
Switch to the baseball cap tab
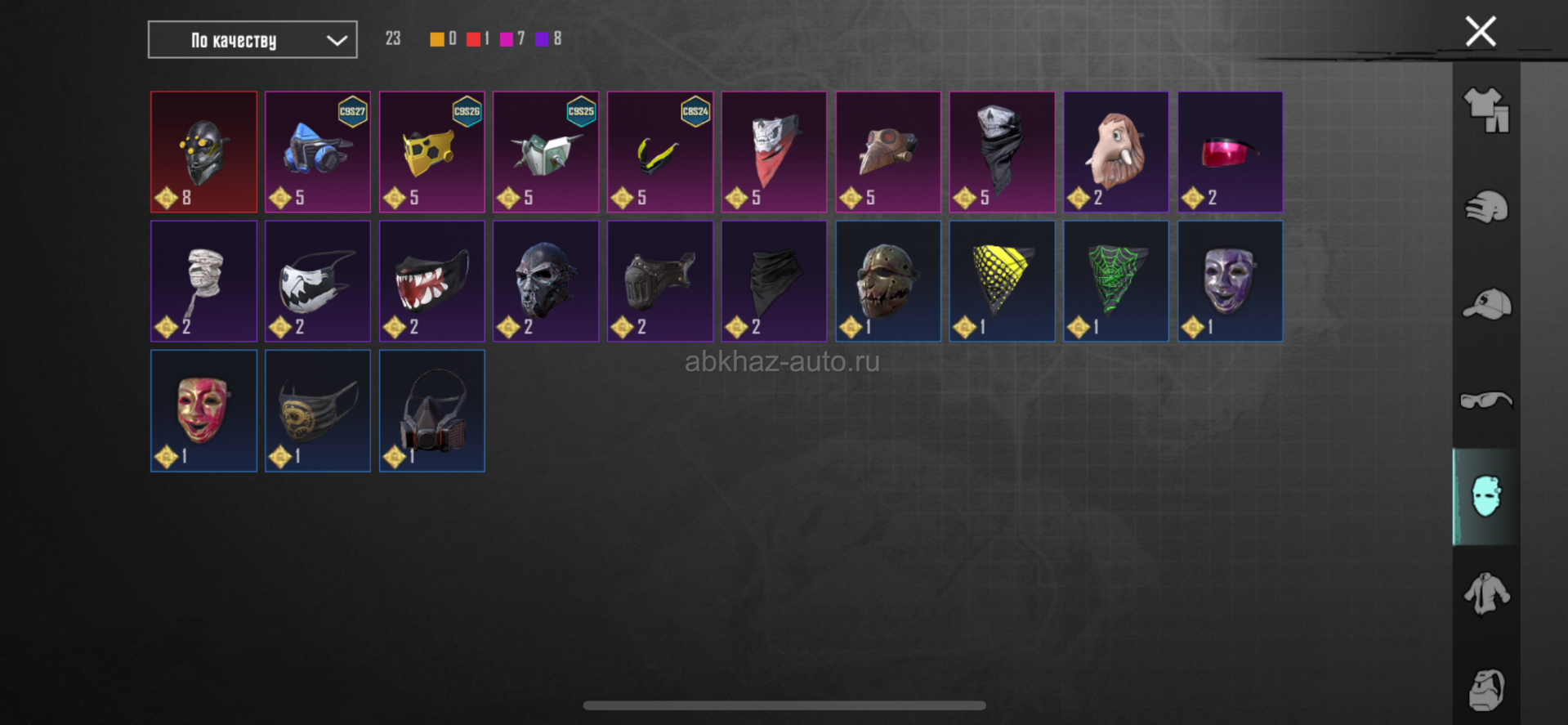[1486, 304]
